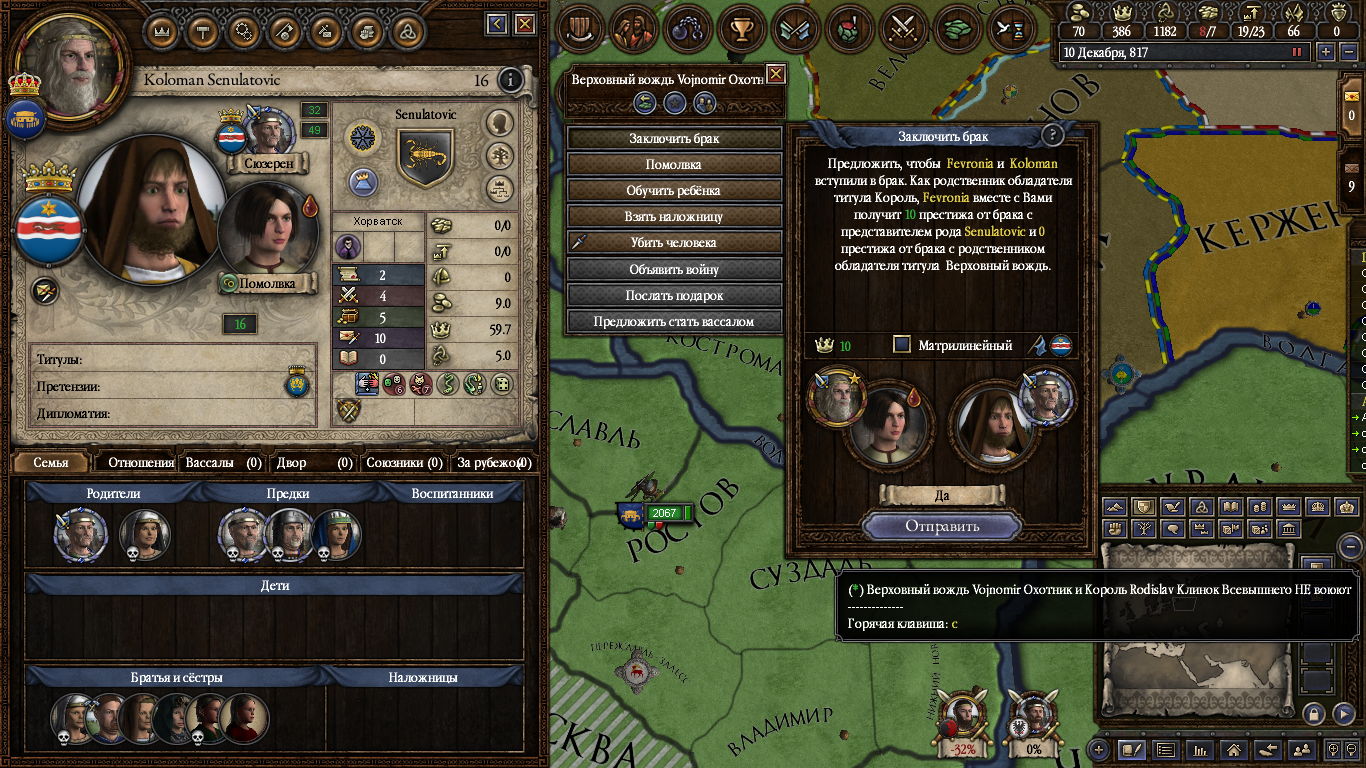Open the Отношения tab

point(140,463)
